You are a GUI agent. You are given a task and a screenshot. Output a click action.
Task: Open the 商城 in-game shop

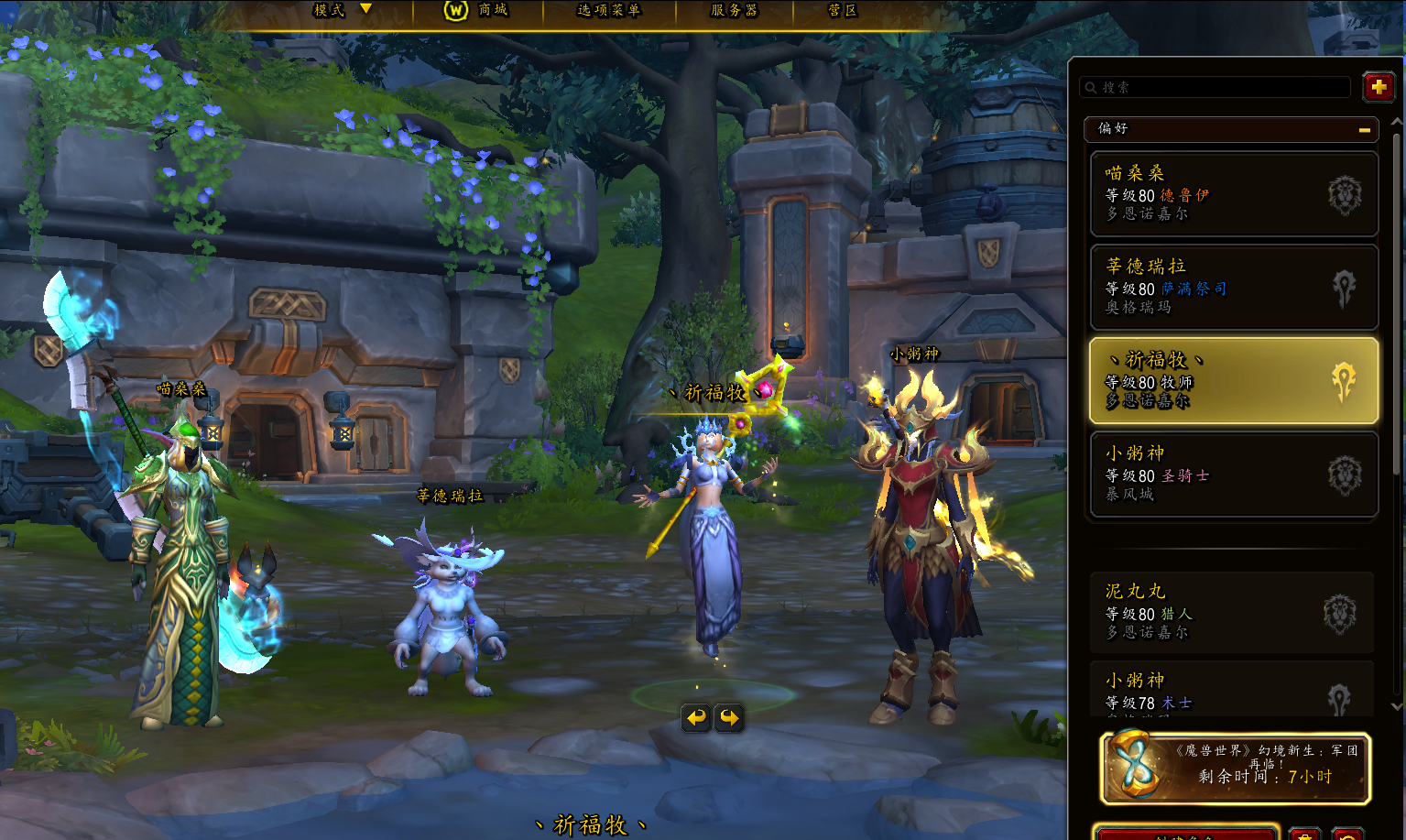point(476,10)
